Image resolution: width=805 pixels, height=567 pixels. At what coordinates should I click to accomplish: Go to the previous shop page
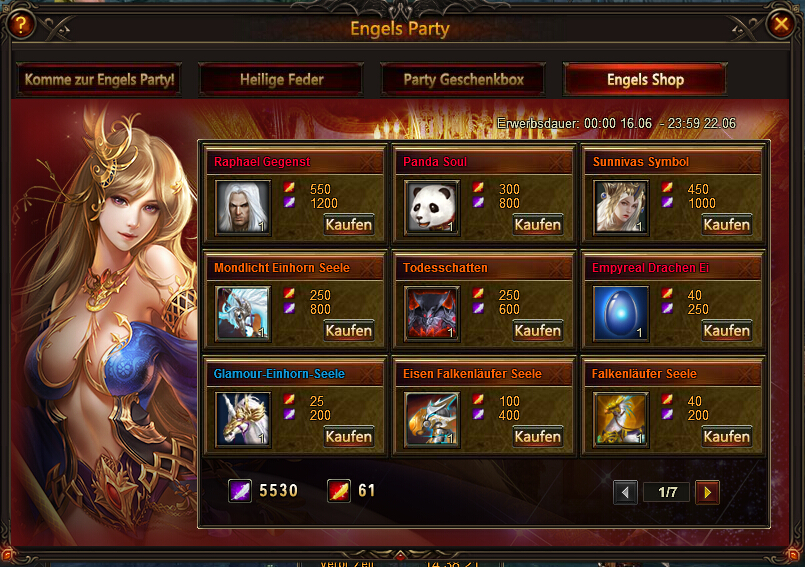pyautogui.click(x=626, y=492)
